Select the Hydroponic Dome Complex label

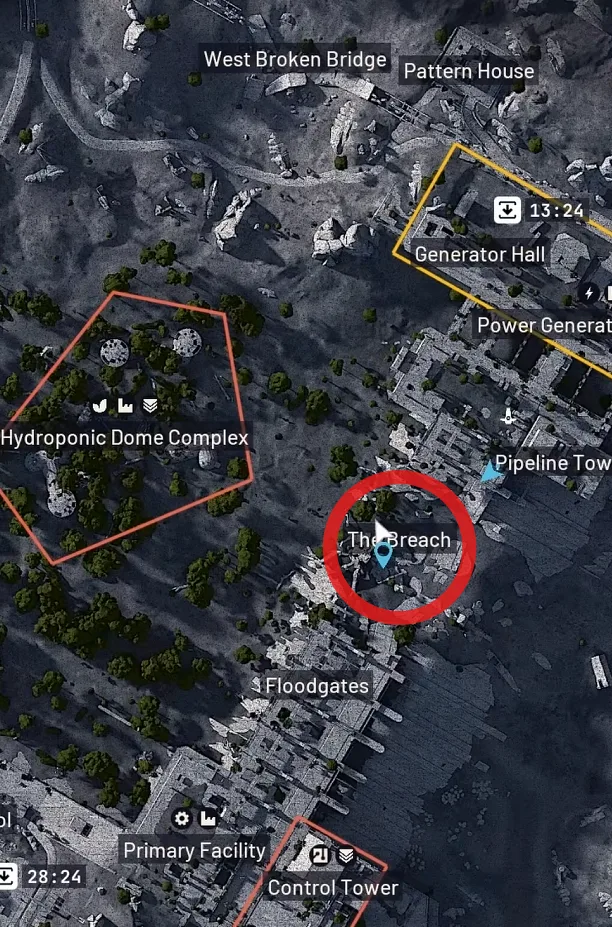coord(124,438)
